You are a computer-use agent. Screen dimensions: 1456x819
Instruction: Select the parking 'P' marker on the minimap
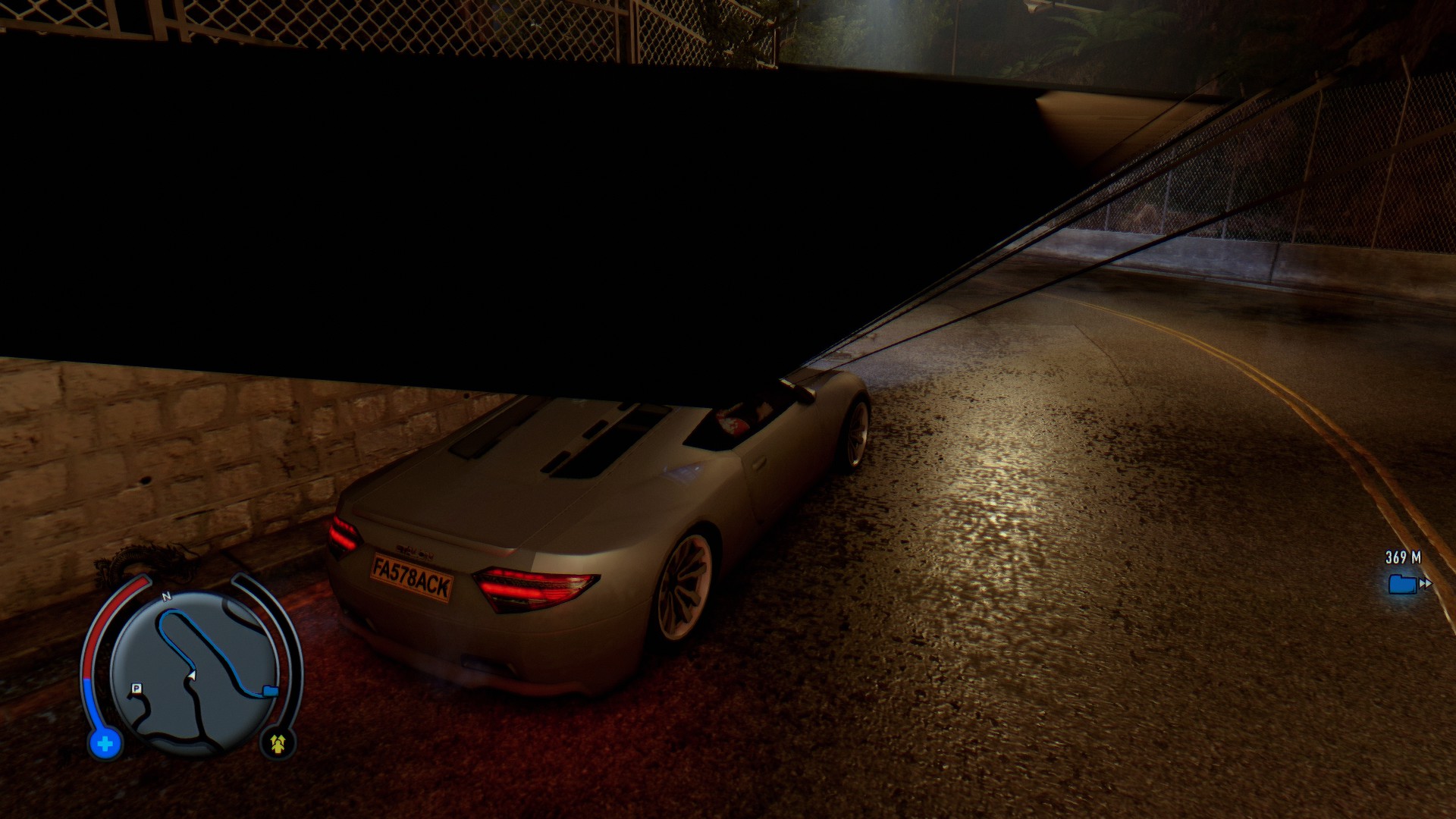[135, 688]
